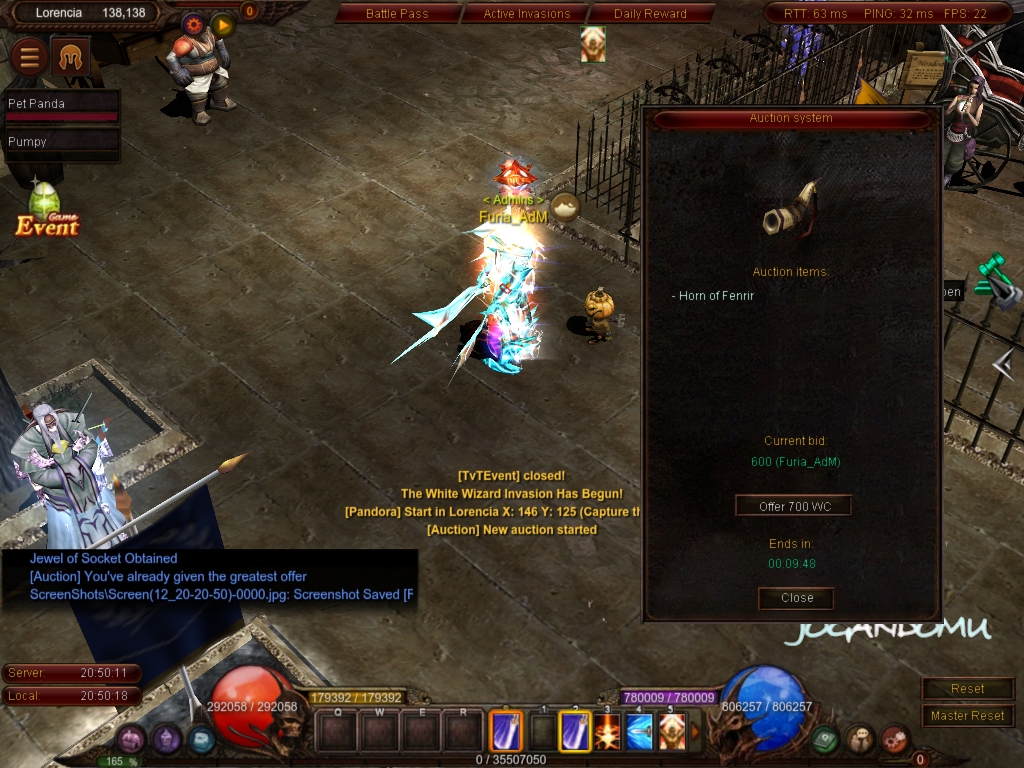Hit the Reset button
This screenshot has height=768, width=1024.
(967, 689)
